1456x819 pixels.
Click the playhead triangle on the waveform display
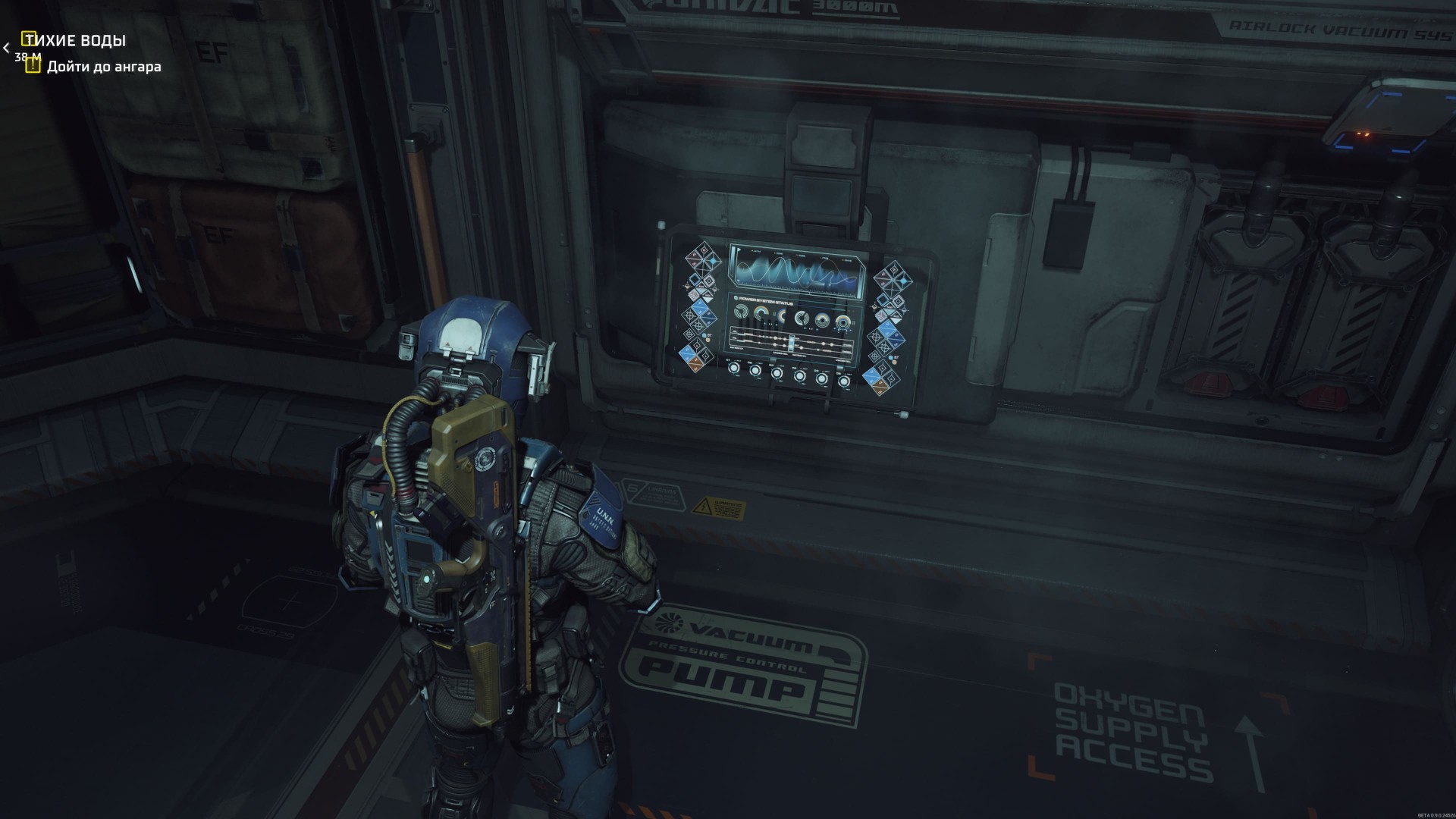[739, 249]
